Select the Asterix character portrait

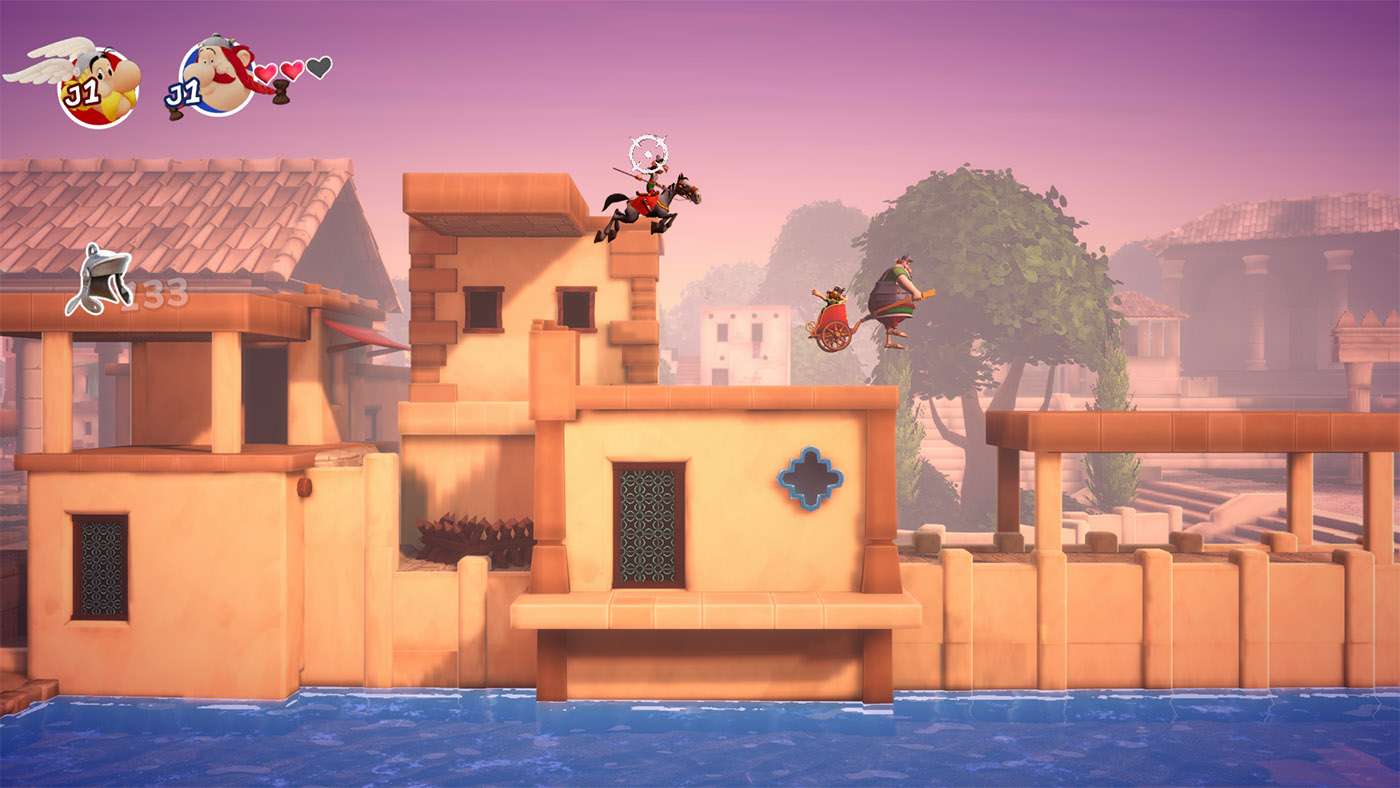(97, 86)
